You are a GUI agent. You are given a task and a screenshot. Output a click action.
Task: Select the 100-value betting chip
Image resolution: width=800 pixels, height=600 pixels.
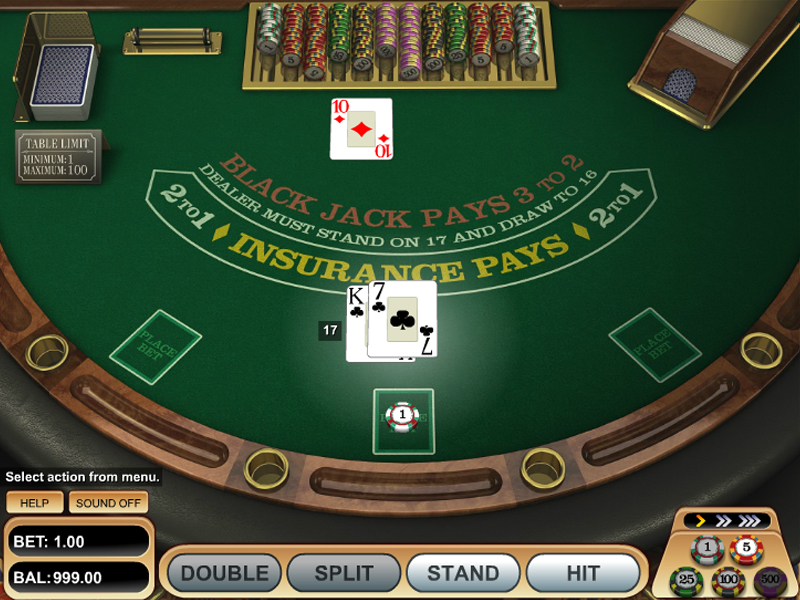(727, 579)
